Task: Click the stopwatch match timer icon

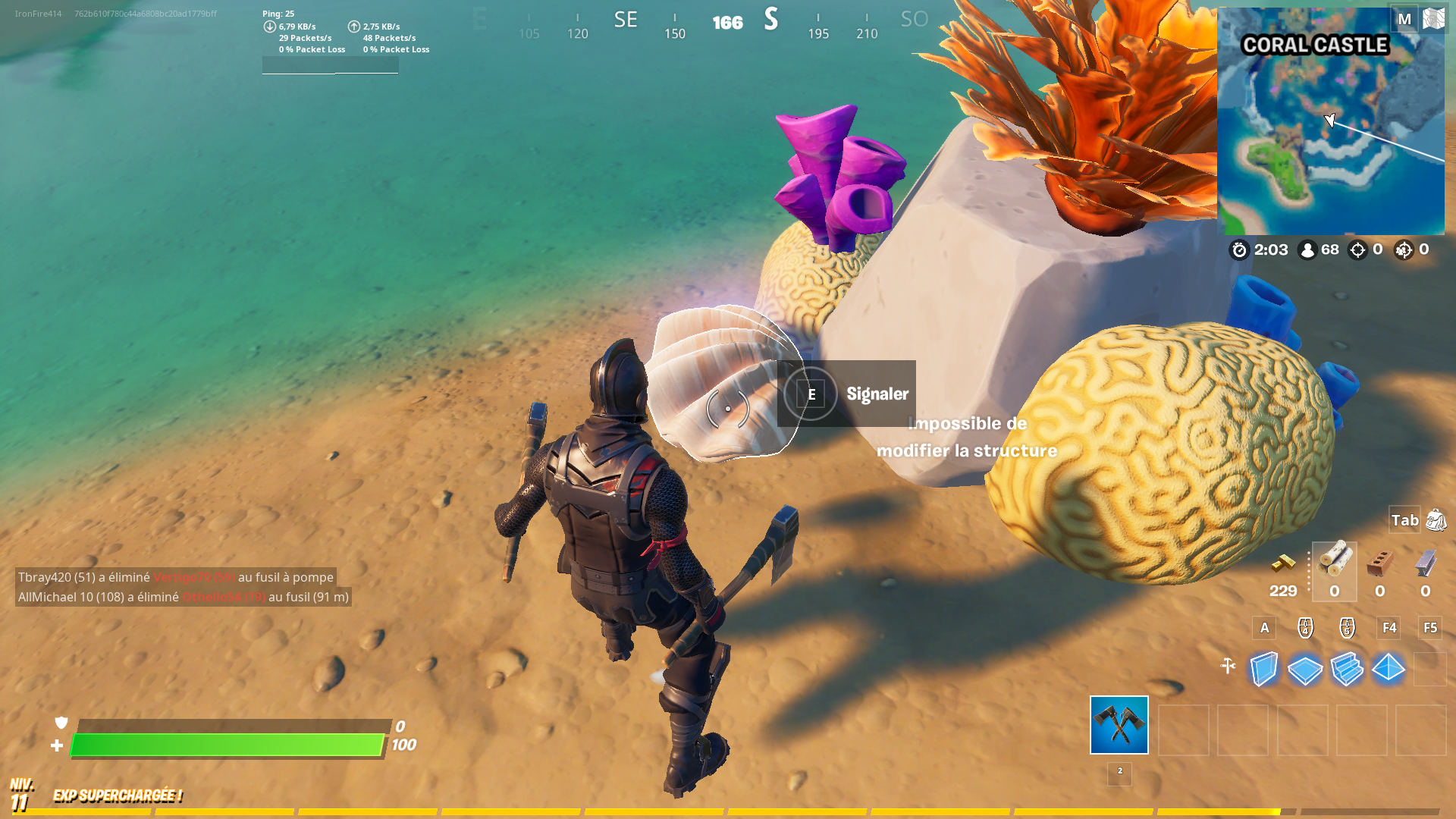Action: (x=1240, y=249)
